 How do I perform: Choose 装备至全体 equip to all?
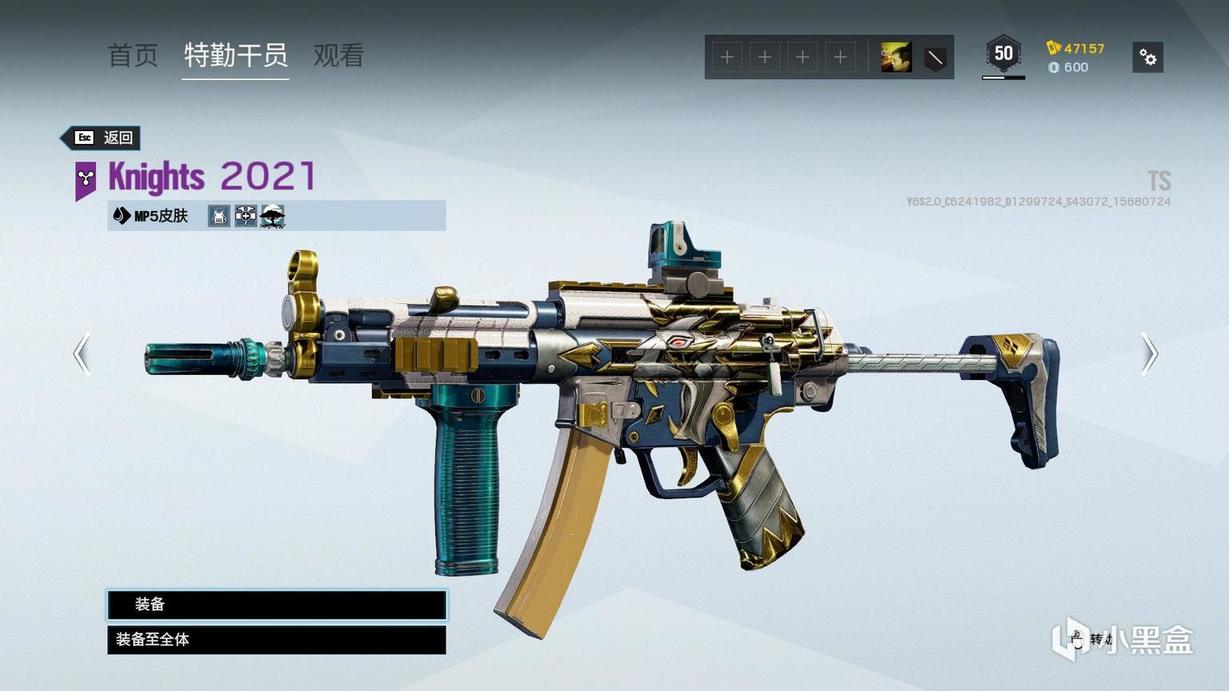(277, 640)
